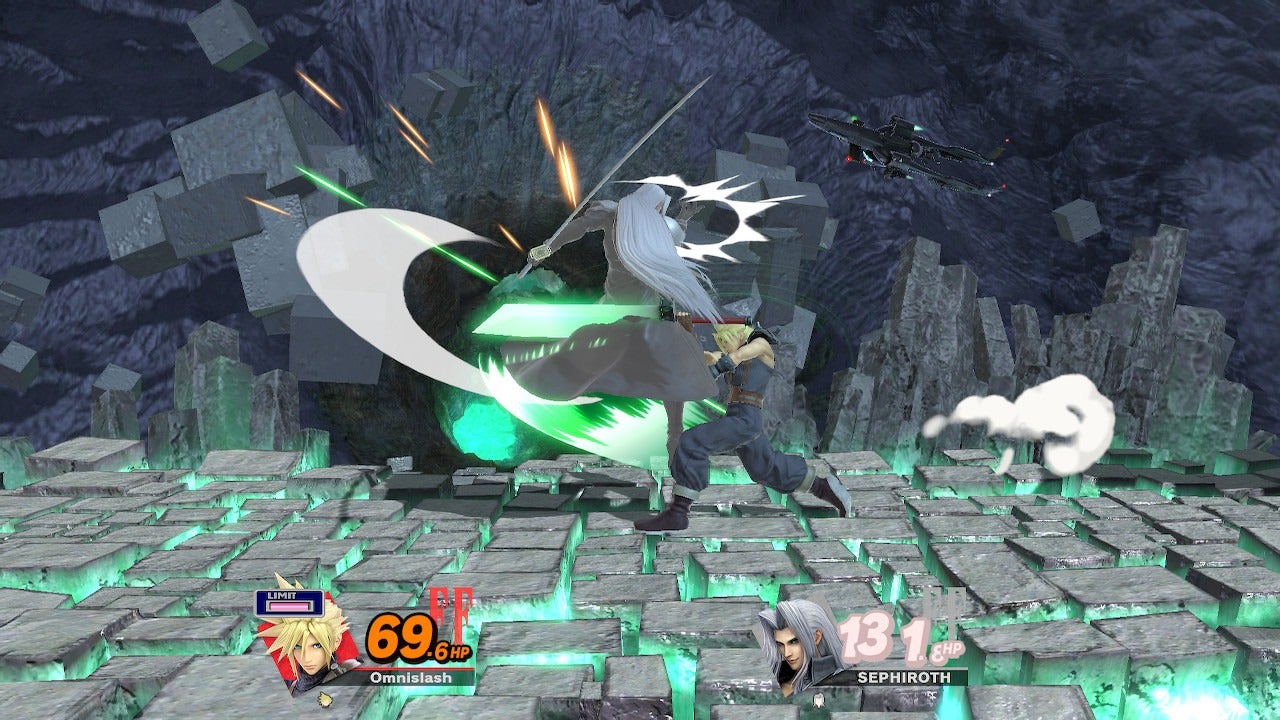This screenshot has height=720, width=1280.
Task: Click the pink Limit meter fill bar
Action: click(x=289, y=606)
